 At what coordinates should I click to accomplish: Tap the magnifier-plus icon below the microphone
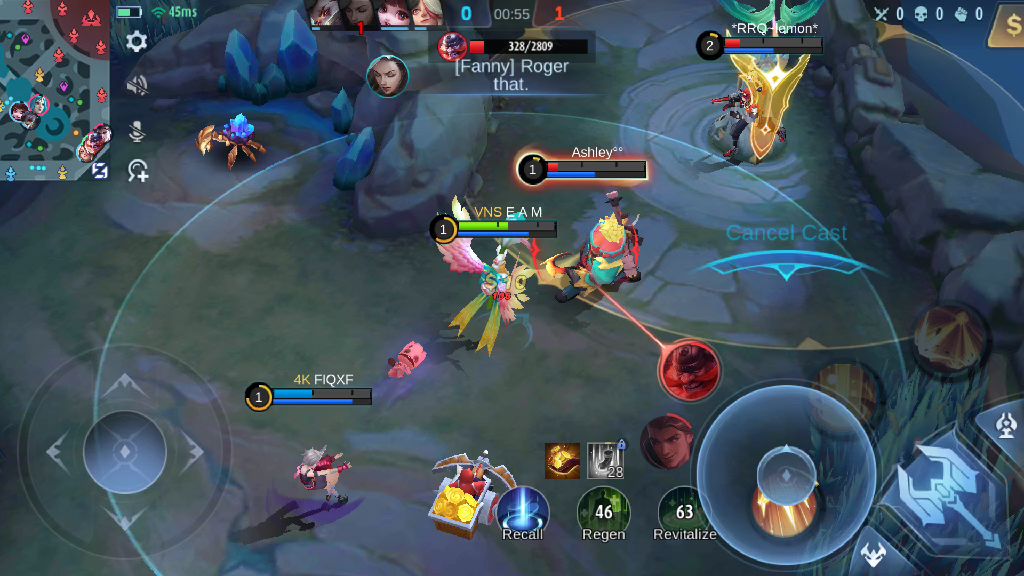coord(138,171)
